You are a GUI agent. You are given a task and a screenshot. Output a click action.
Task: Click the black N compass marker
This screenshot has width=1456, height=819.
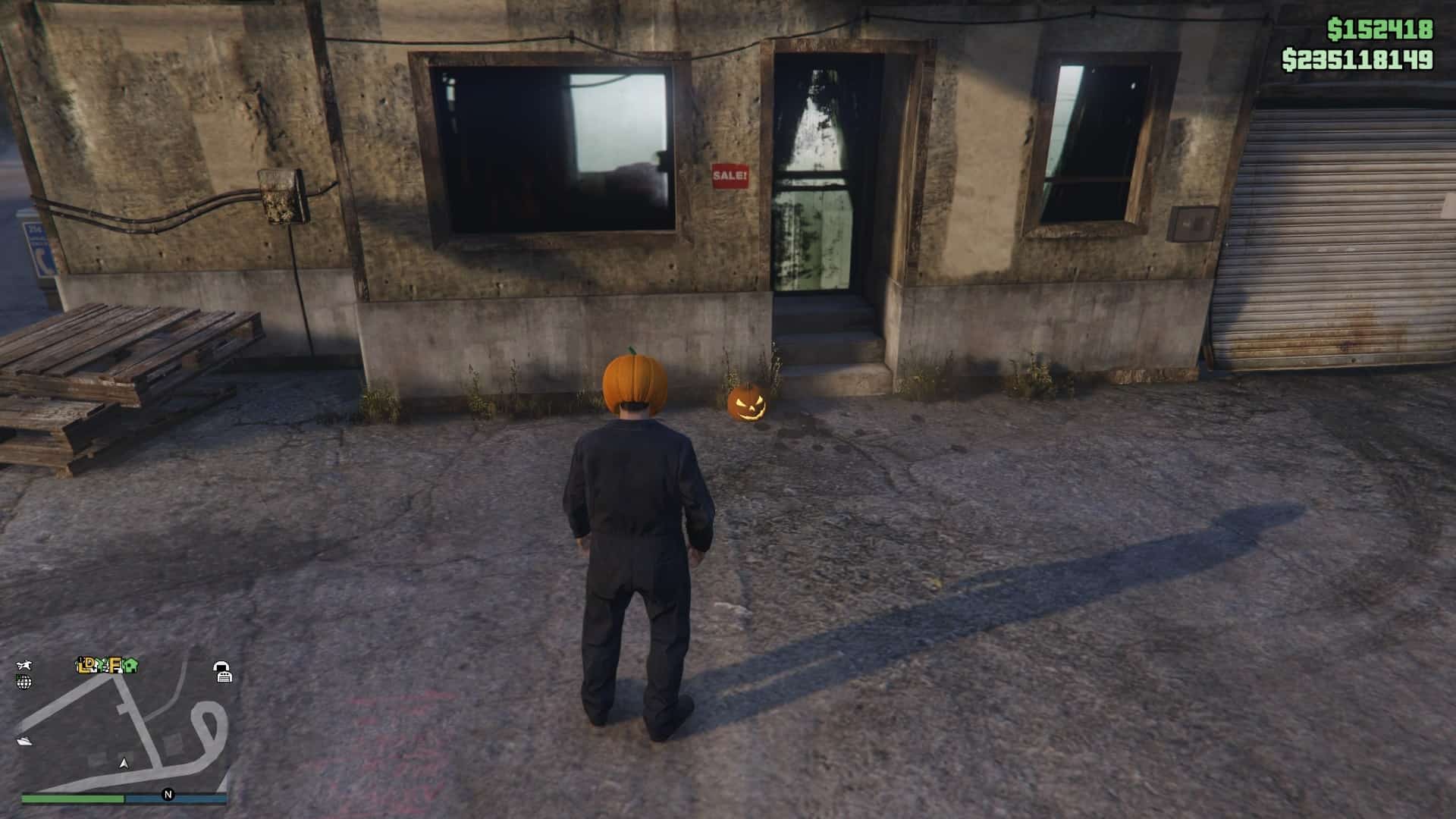[x=168, y=793]
